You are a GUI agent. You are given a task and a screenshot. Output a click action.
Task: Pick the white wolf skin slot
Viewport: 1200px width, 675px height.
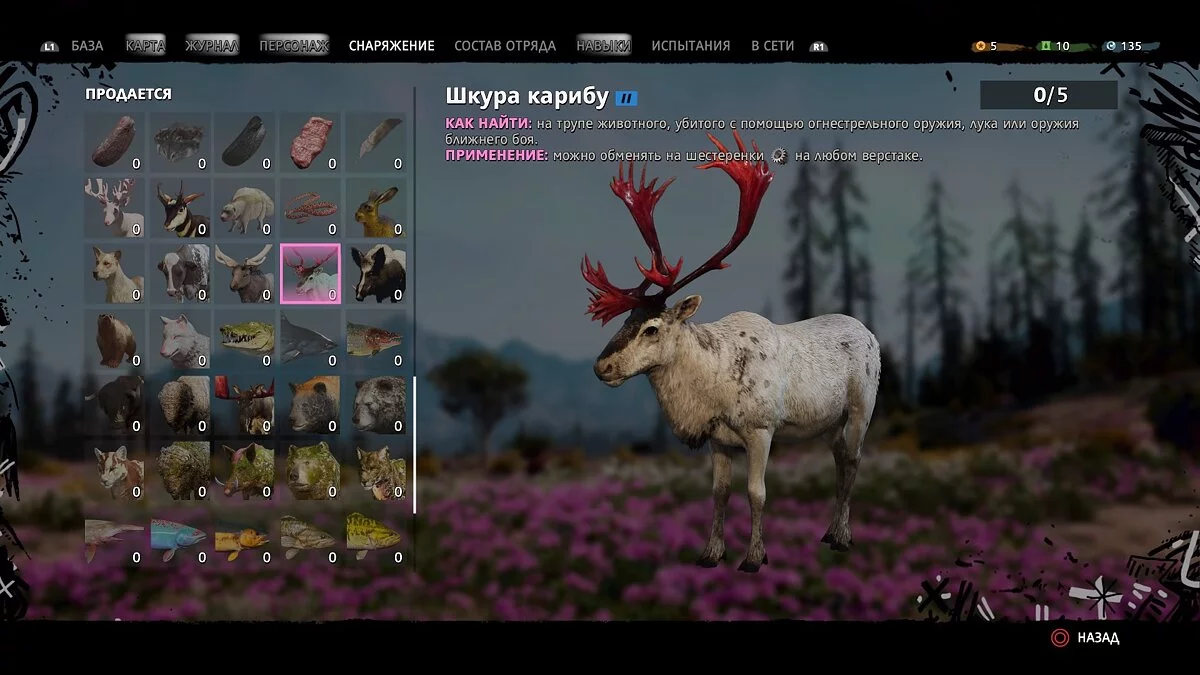coord(180,339)
